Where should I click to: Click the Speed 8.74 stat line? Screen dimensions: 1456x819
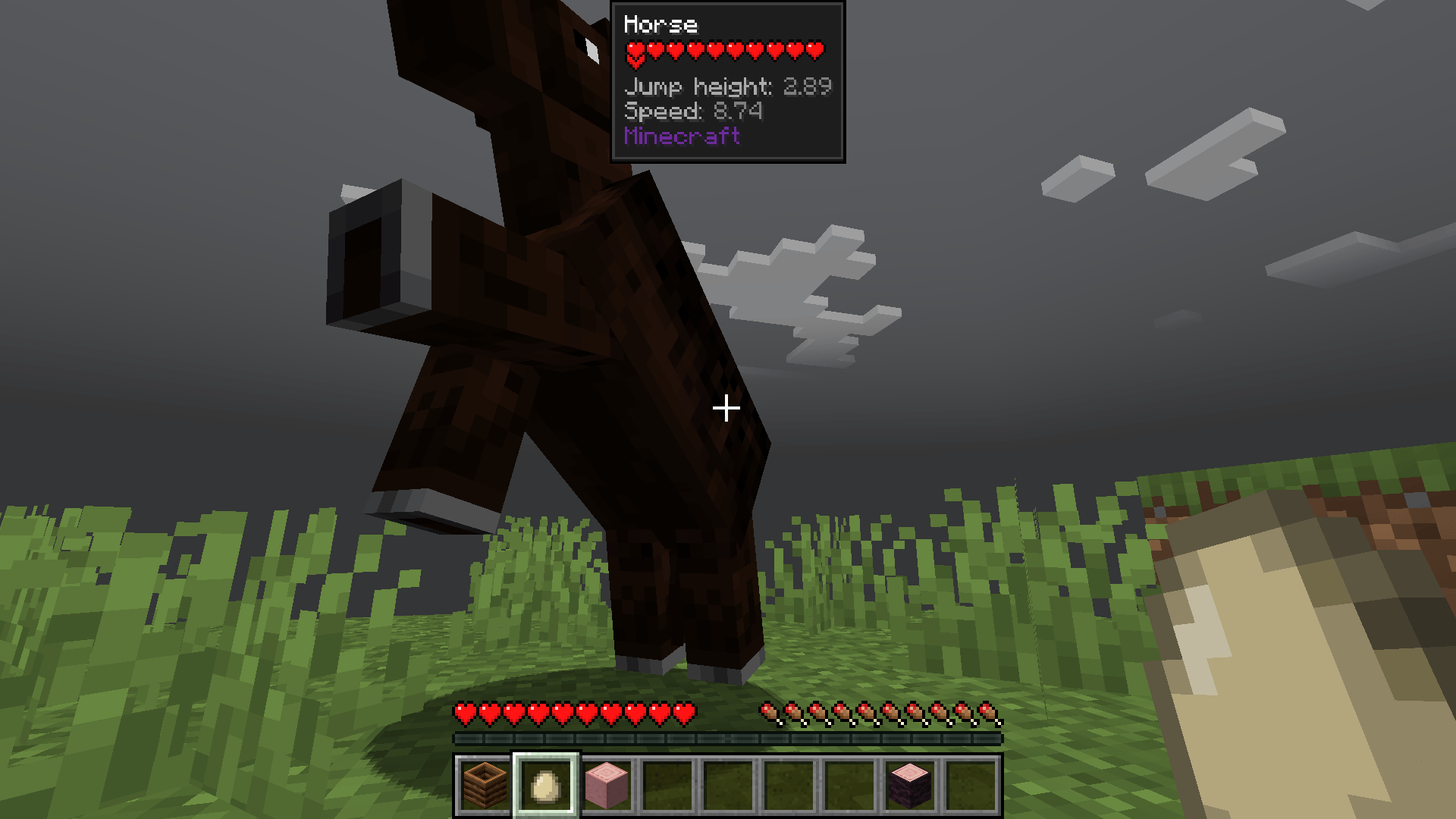pos(693,111)
